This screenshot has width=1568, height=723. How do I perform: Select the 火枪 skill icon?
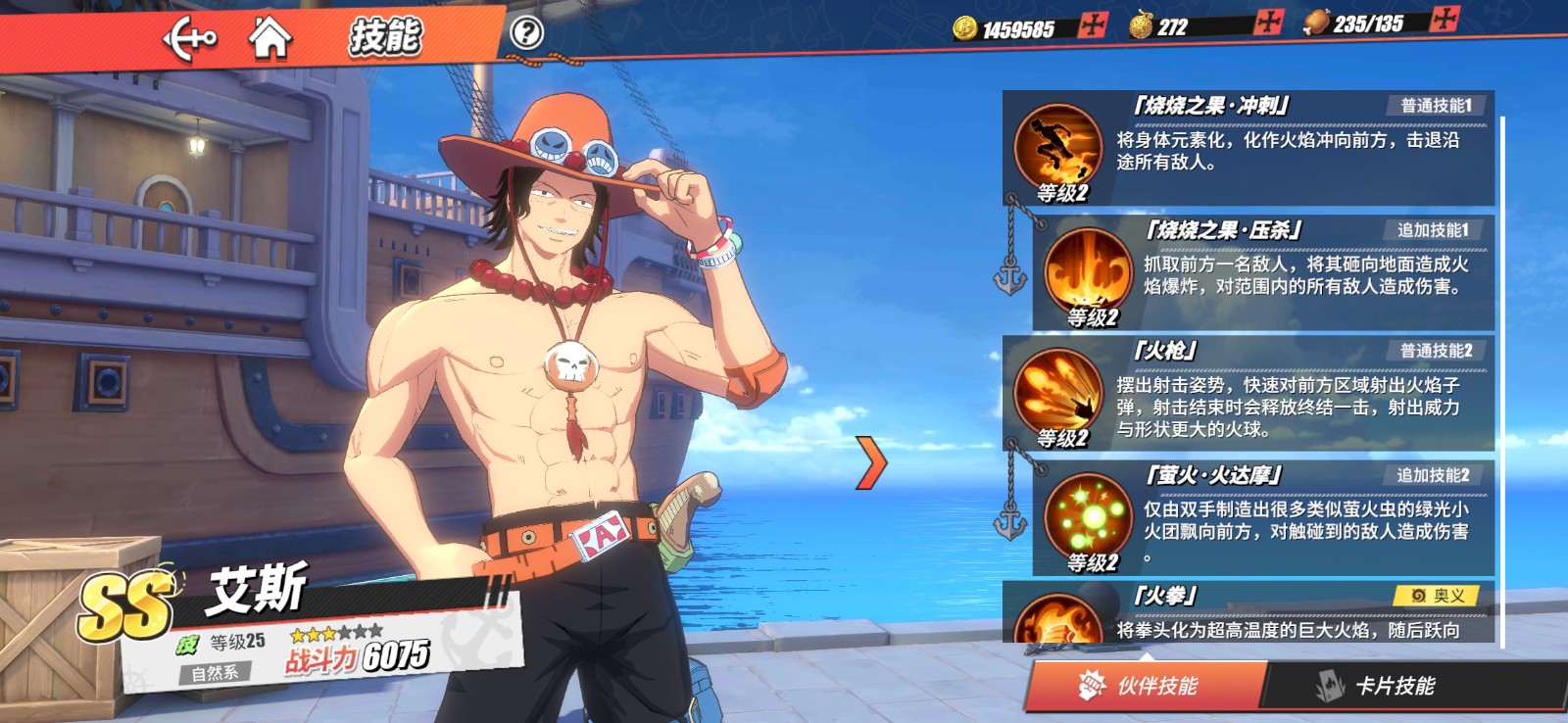(x=1057, y=391)
